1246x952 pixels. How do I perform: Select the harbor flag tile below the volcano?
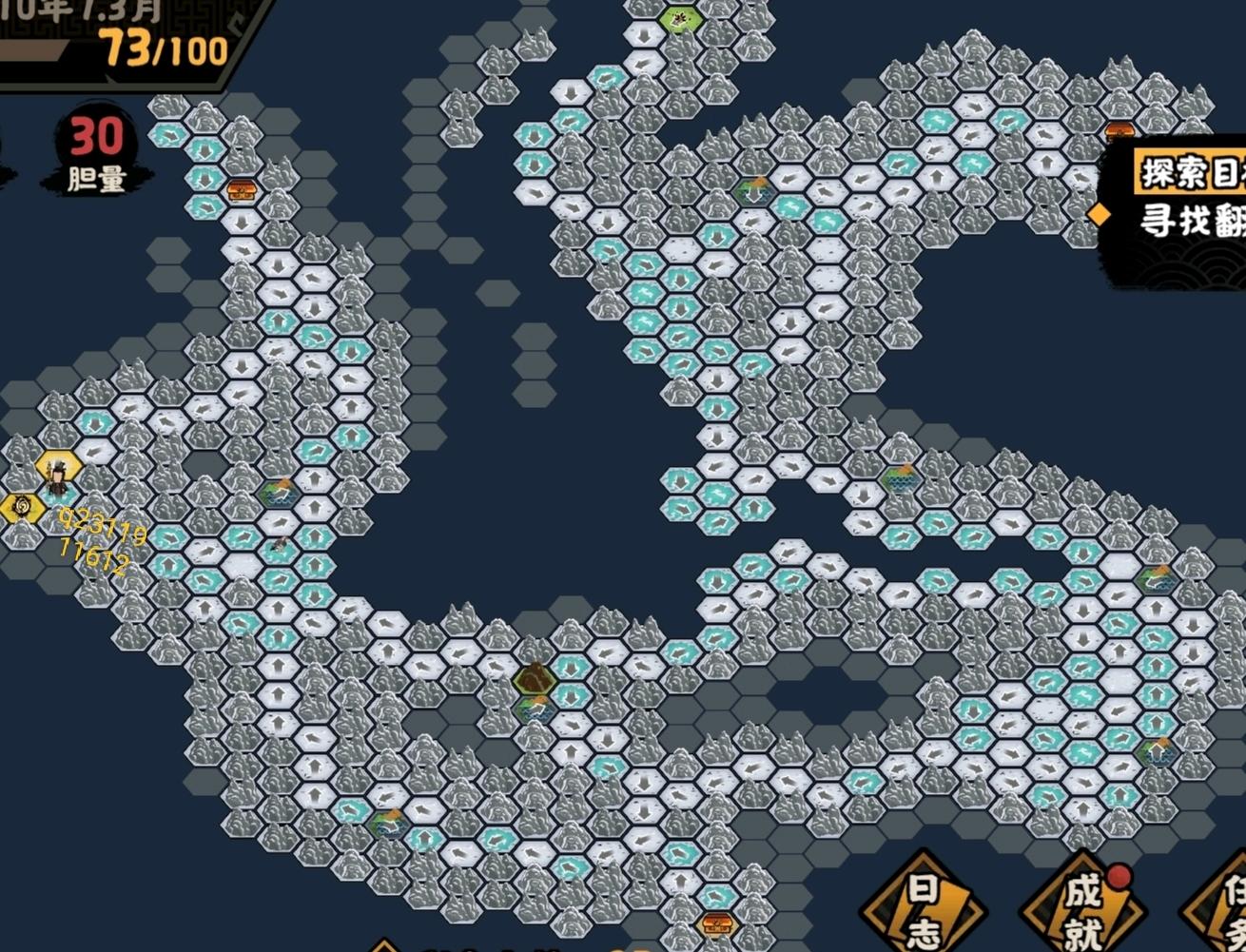tap(534, 709)
